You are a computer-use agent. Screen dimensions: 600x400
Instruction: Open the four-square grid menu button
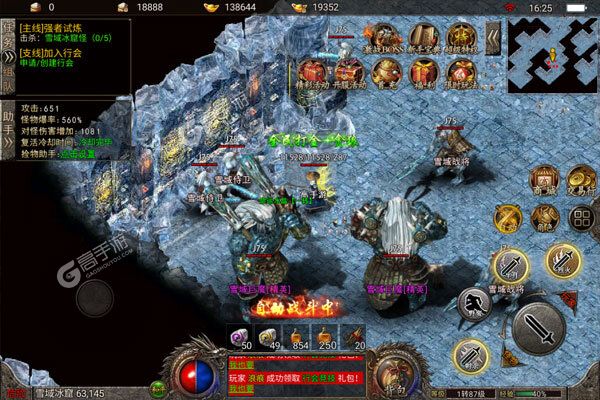pos(580,218)
